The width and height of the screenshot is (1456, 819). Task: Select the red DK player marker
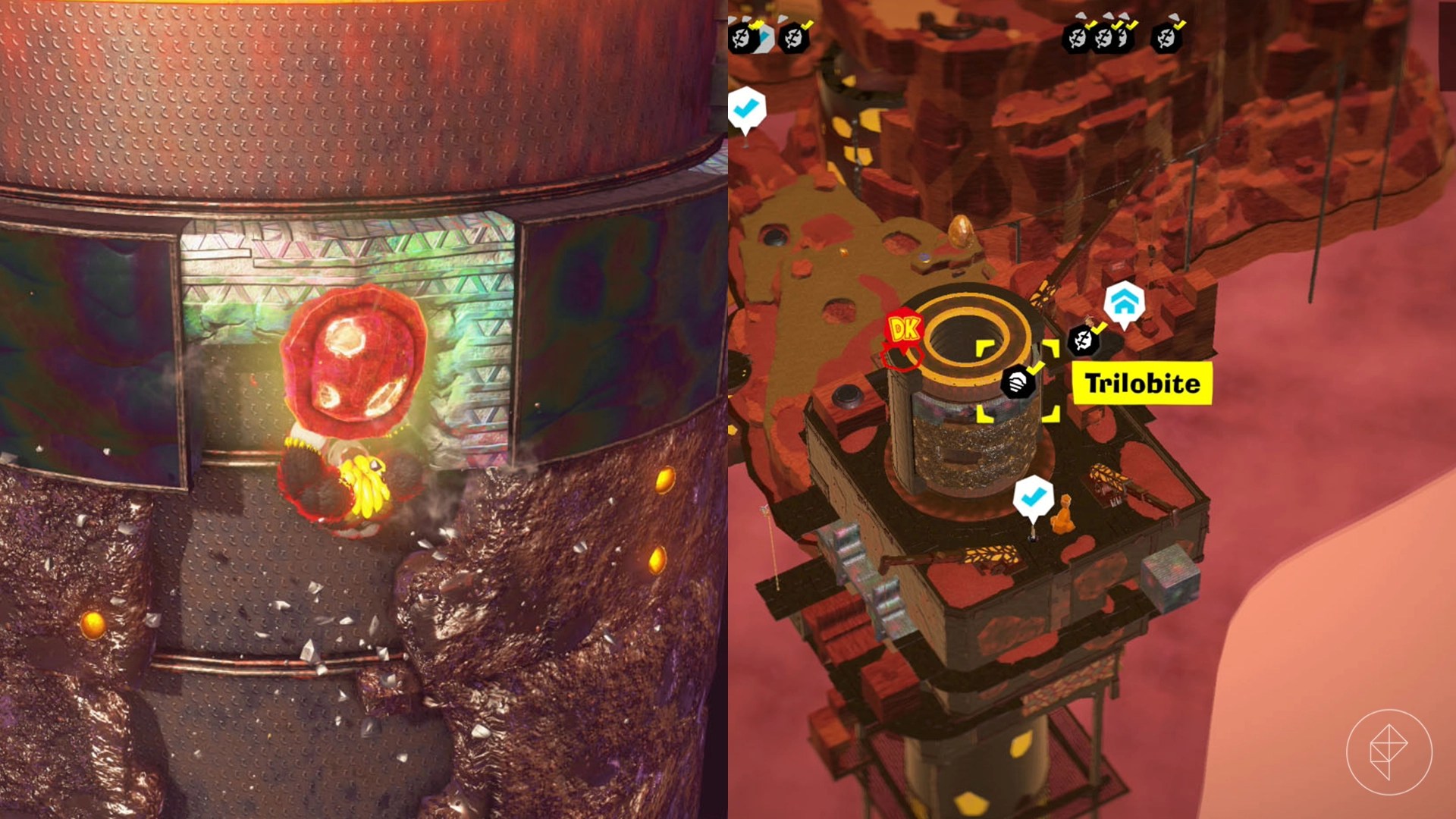pos(903,331)
